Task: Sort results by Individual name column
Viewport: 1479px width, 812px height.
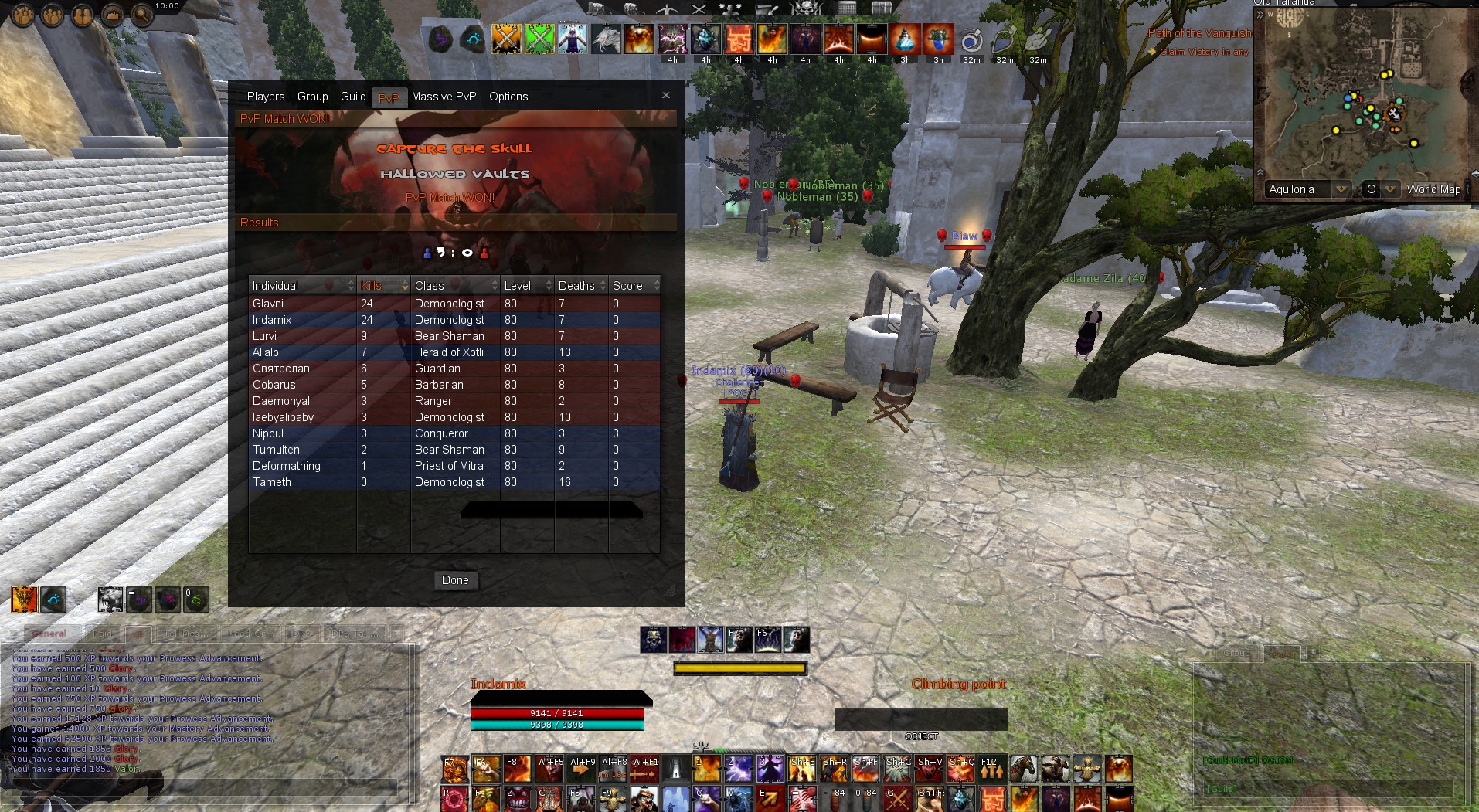Action: tap(301, 286)
